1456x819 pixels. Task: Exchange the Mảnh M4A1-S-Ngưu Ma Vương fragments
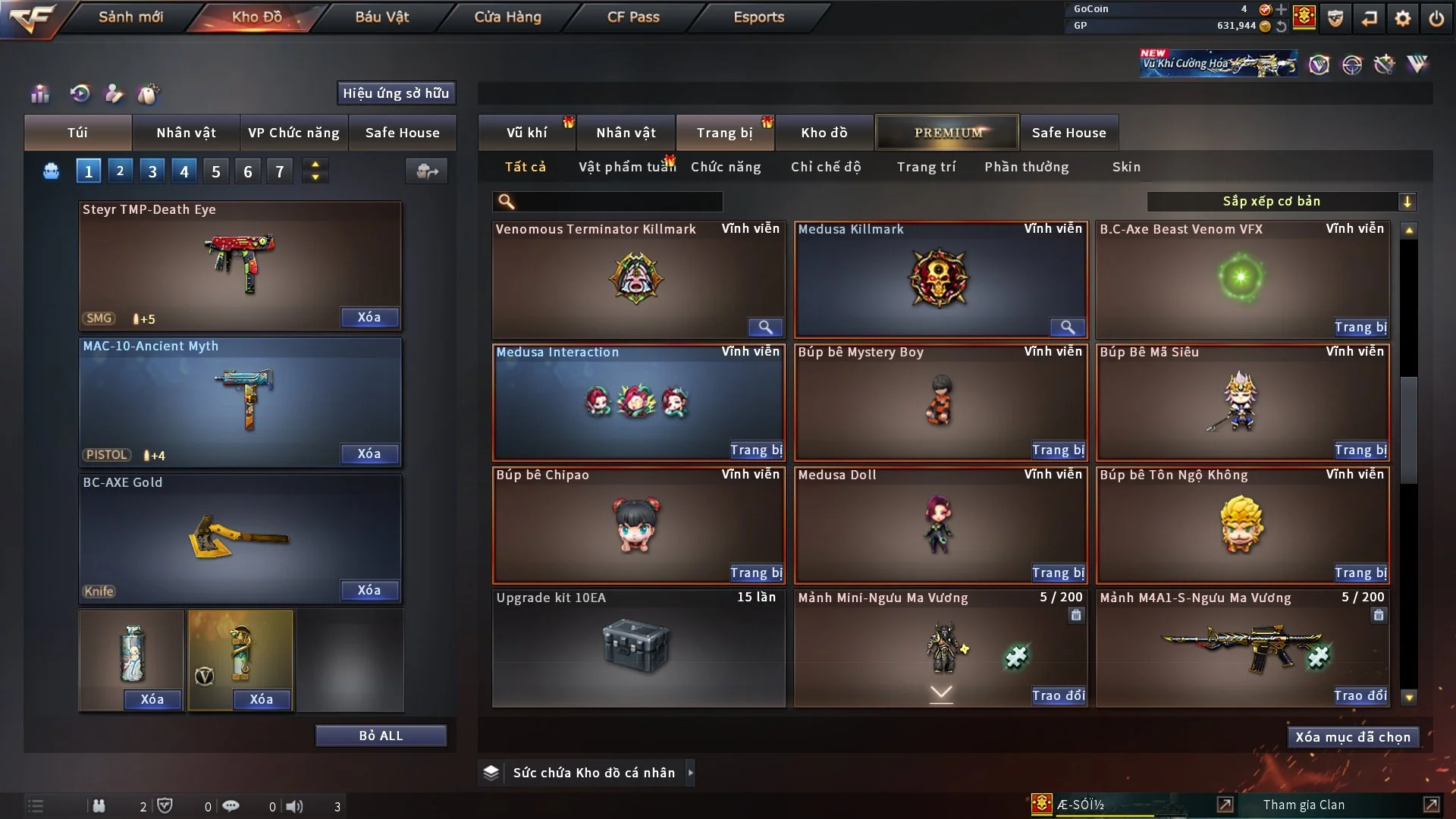coord(1360,695)
